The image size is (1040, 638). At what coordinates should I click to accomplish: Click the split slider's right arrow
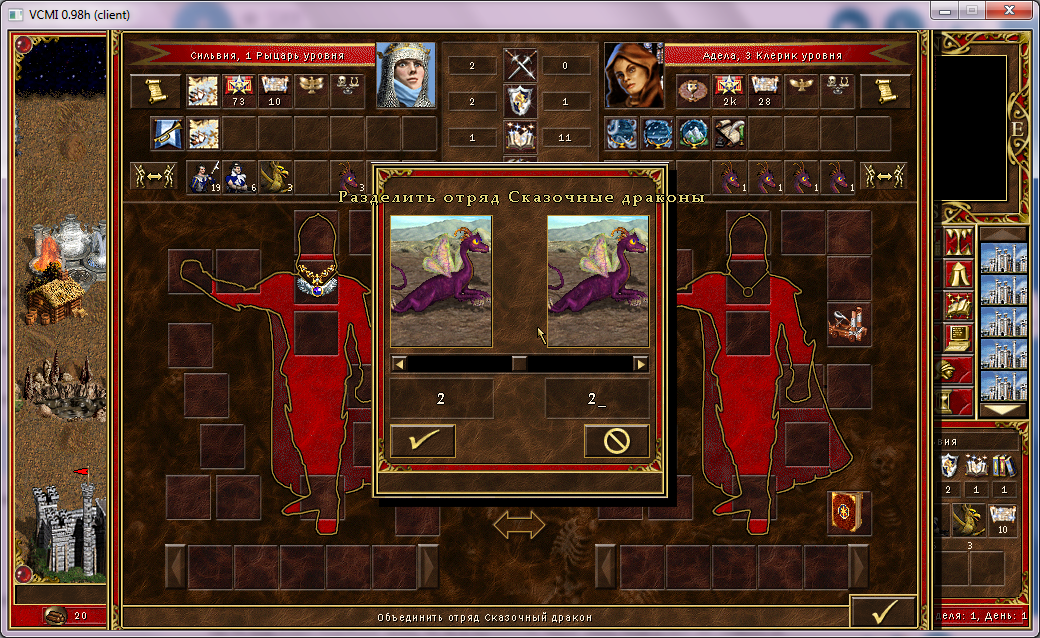(x=640, y=364)
